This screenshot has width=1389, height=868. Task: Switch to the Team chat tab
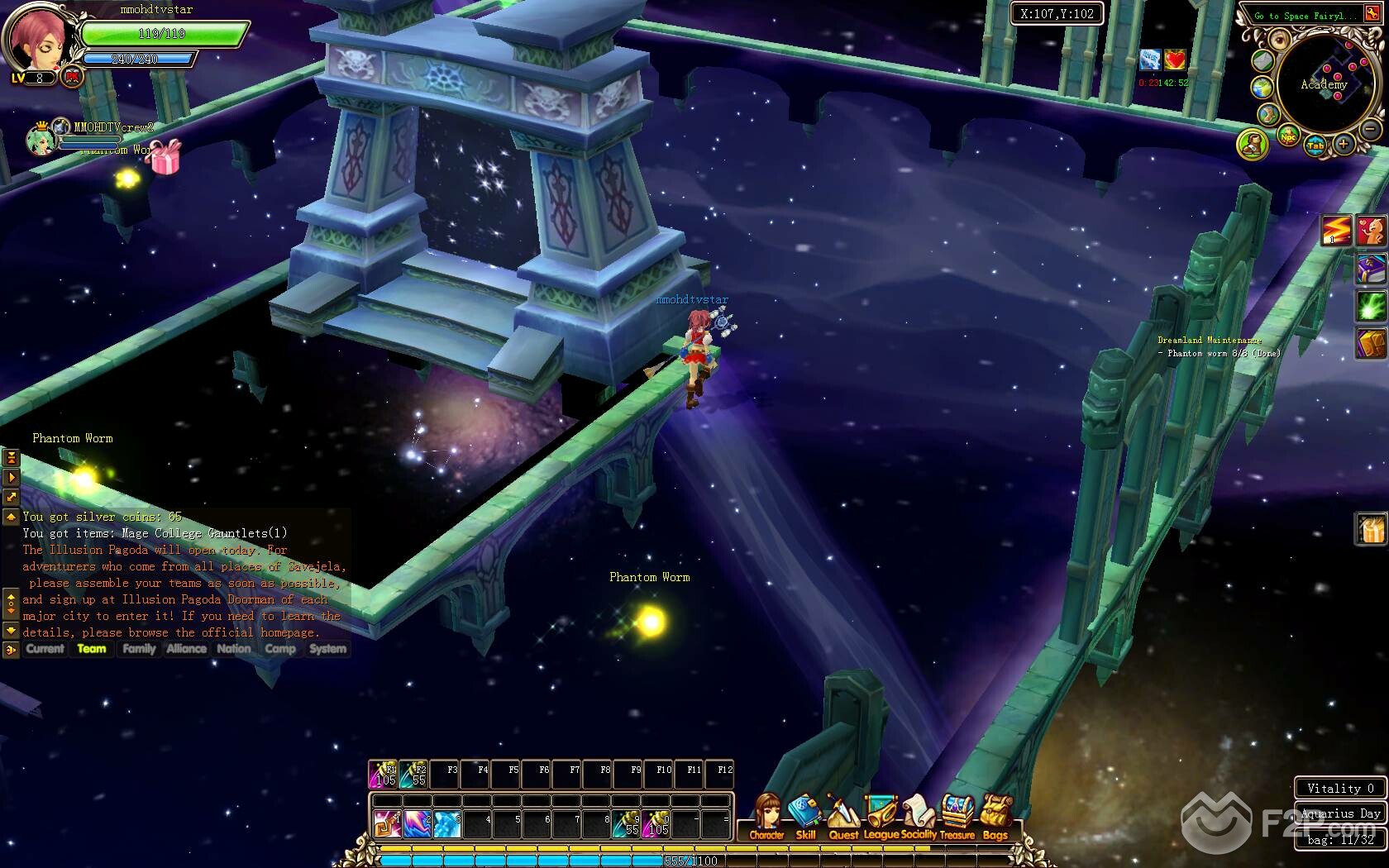pos(92,649)
